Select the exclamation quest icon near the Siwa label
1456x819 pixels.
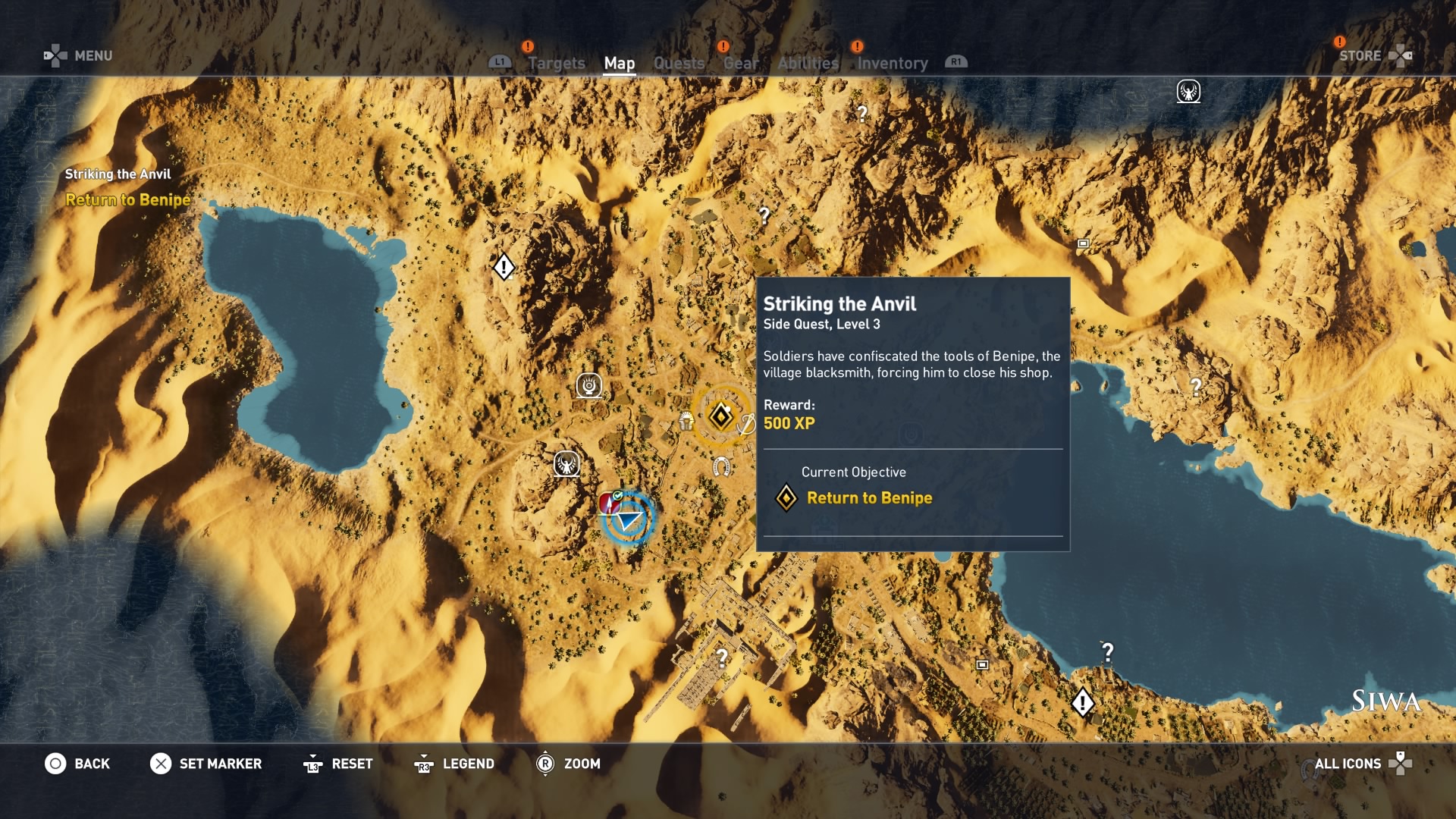coord(1082,702)
